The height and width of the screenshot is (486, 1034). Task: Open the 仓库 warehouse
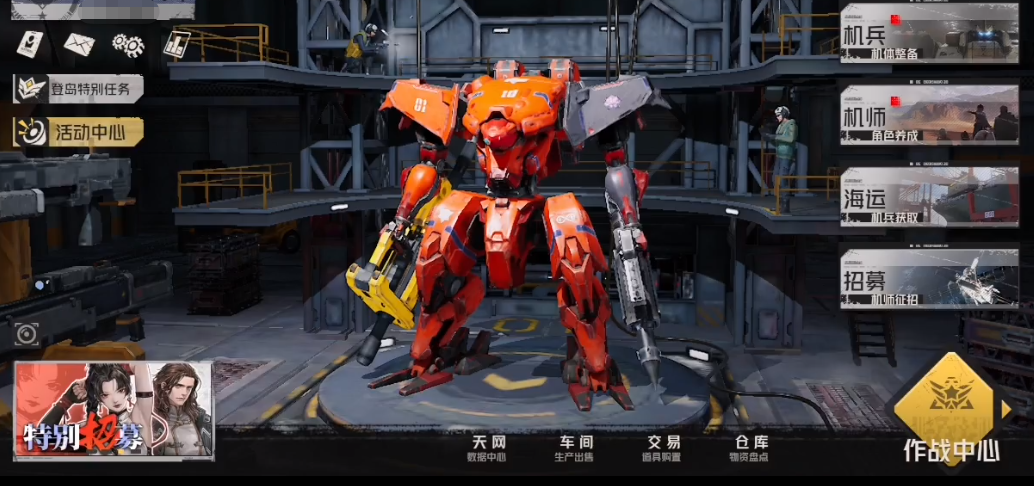750,449
